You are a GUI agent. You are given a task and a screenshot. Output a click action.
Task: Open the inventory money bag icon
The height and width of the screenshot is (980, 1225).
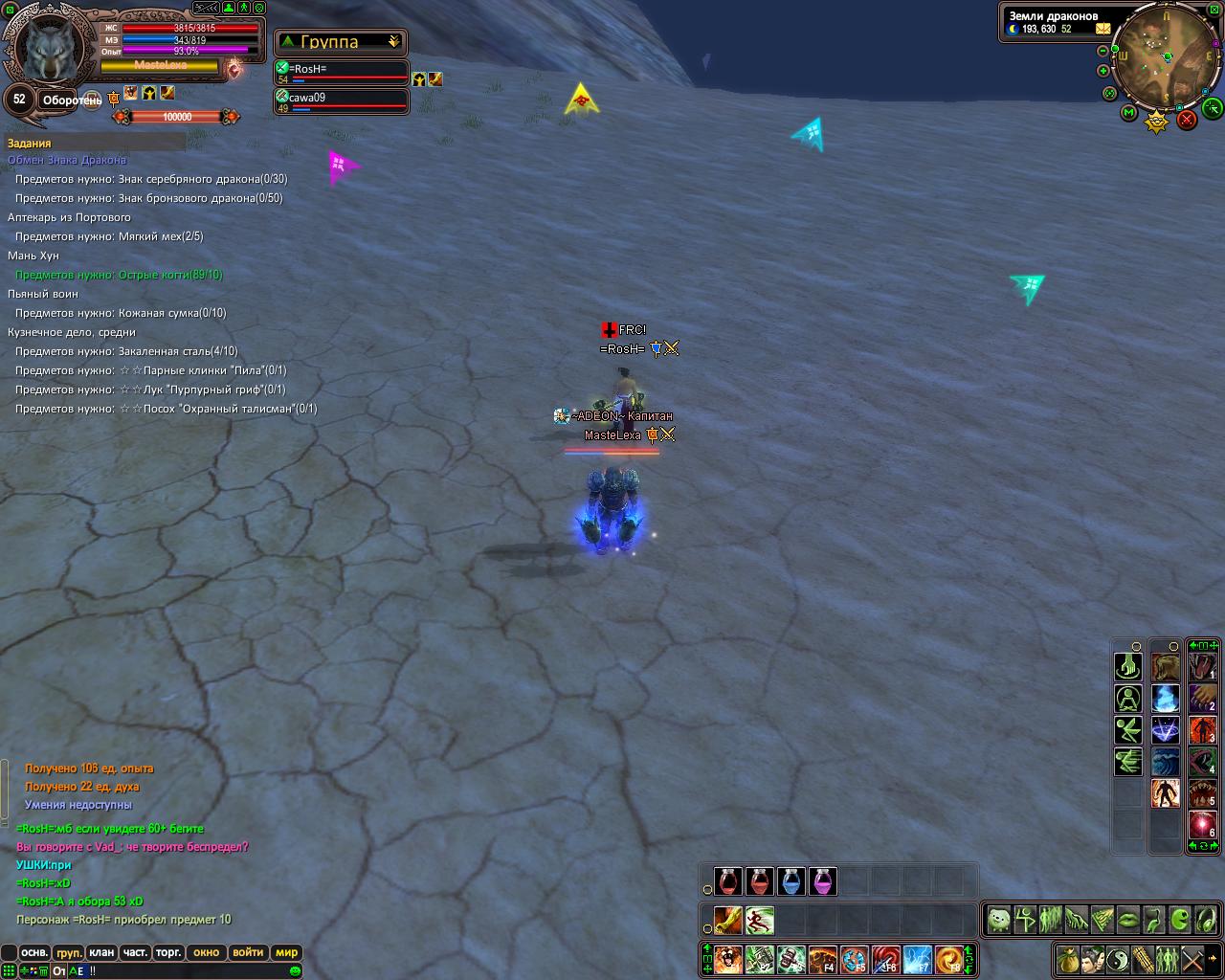(1066, 958)
